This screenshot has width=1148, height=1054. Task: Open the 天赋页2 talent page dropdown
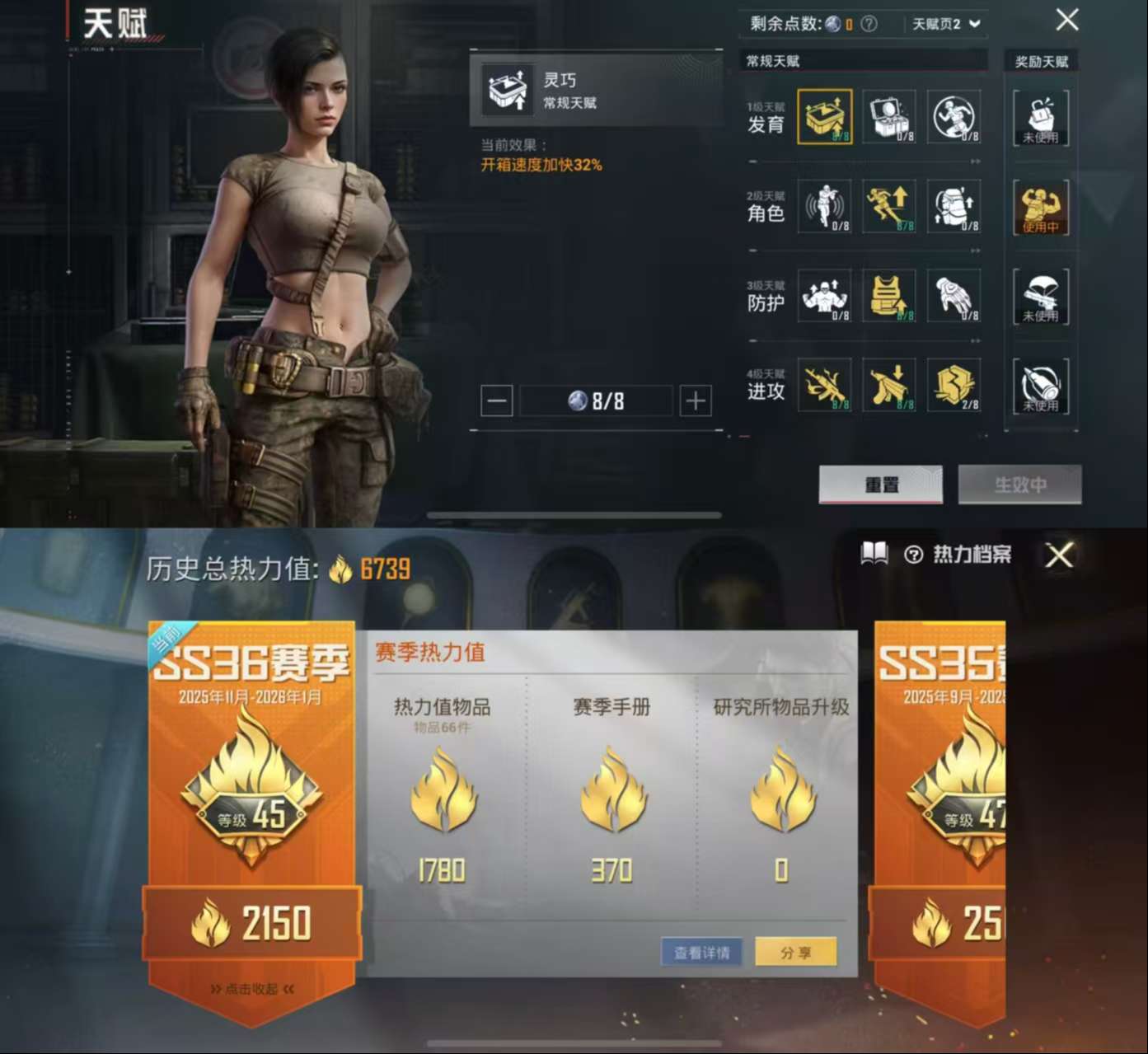coord(946,24)
